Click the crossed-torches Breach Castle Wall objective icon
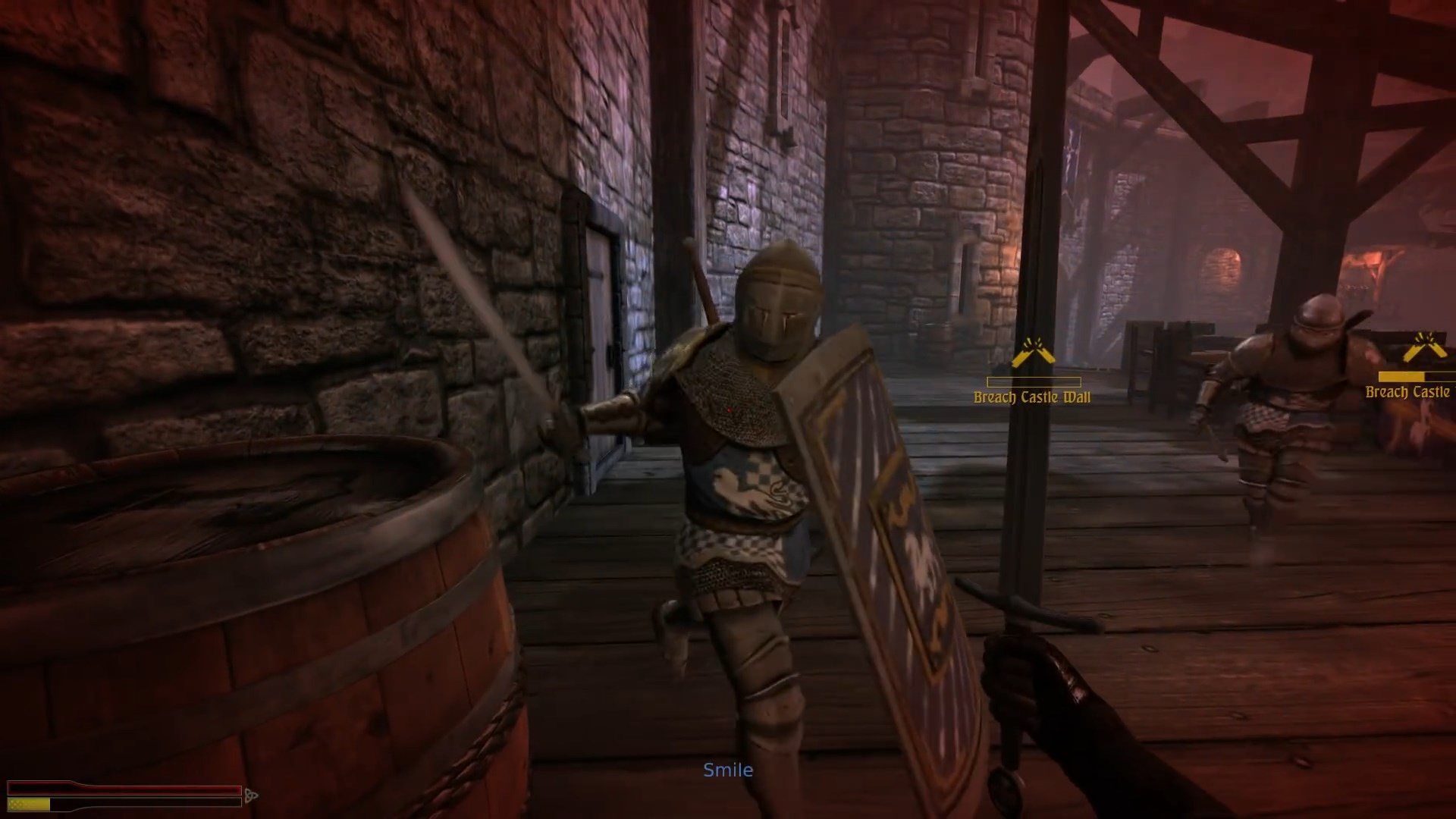 1034,350
